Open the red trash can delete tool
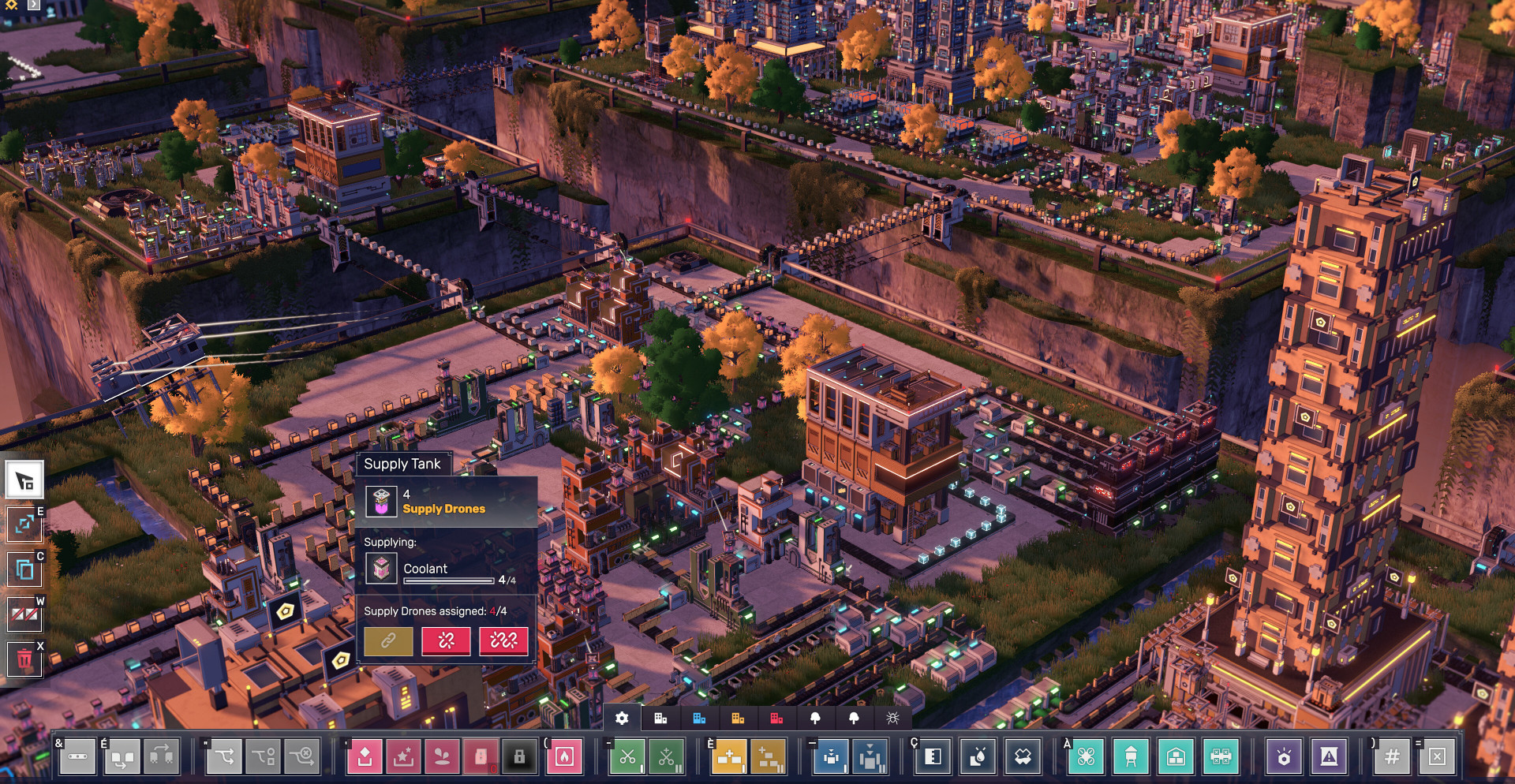1515x784 pixels. 24,659
